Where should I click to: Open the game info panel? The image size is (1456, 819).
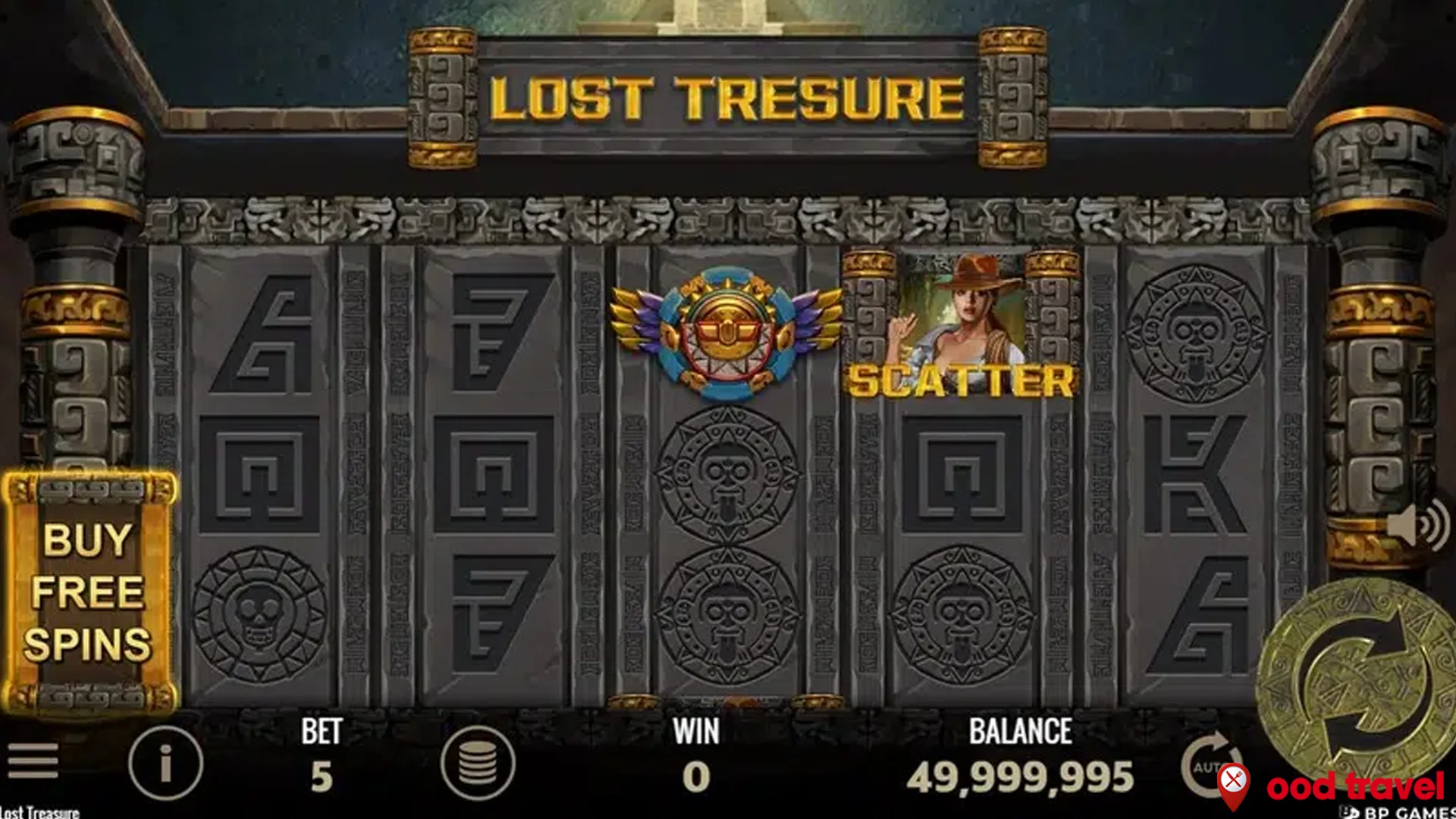point(165,761)
